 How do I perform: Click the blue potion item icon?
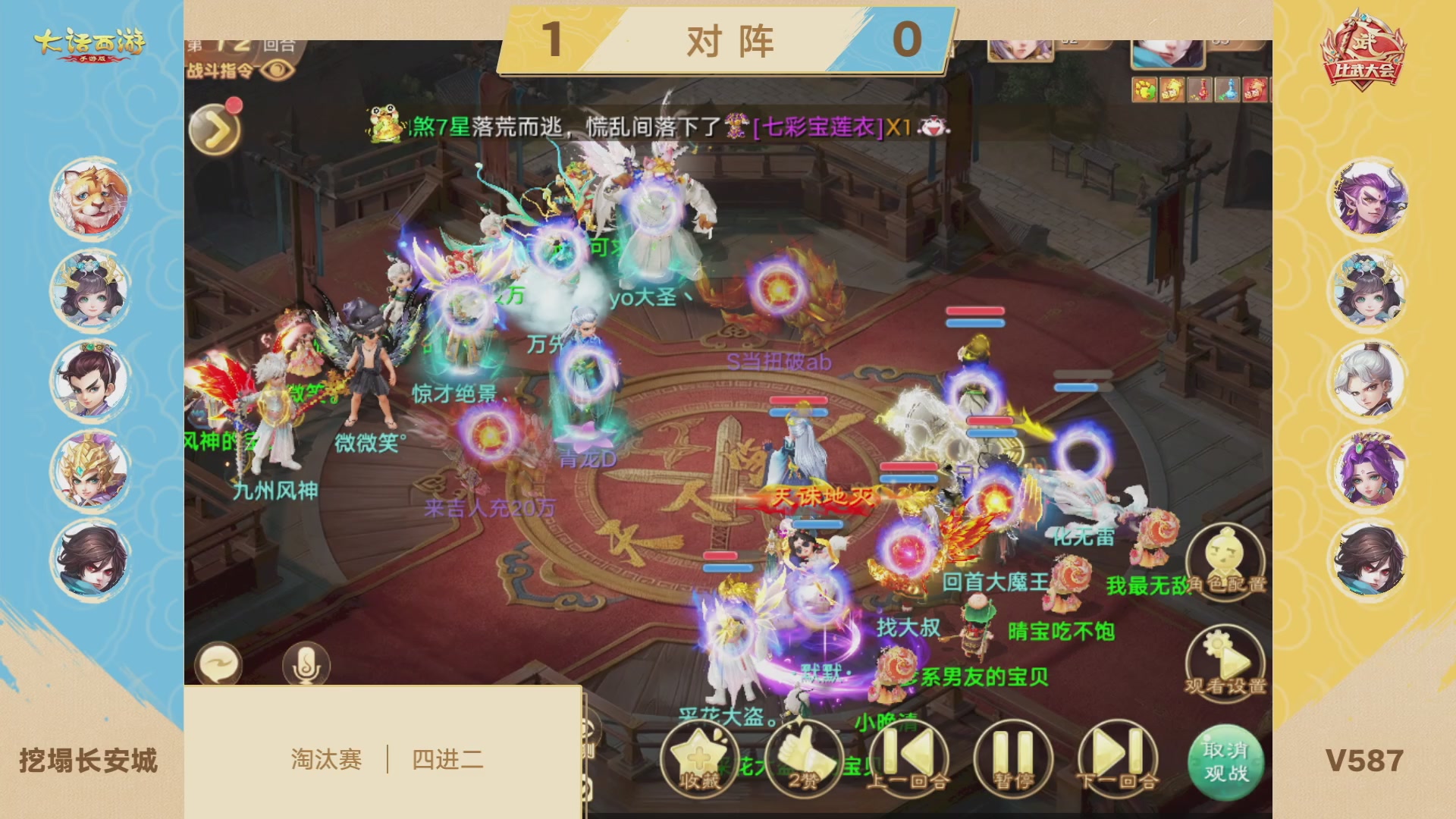point(1228,89)
